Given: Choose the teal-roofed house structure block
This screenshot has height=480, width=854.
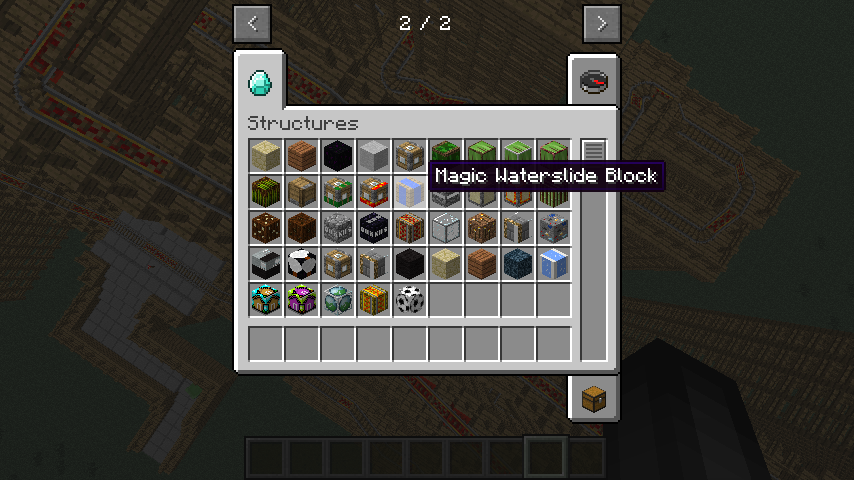Looking at the screenshot, I should pos(267,300).
